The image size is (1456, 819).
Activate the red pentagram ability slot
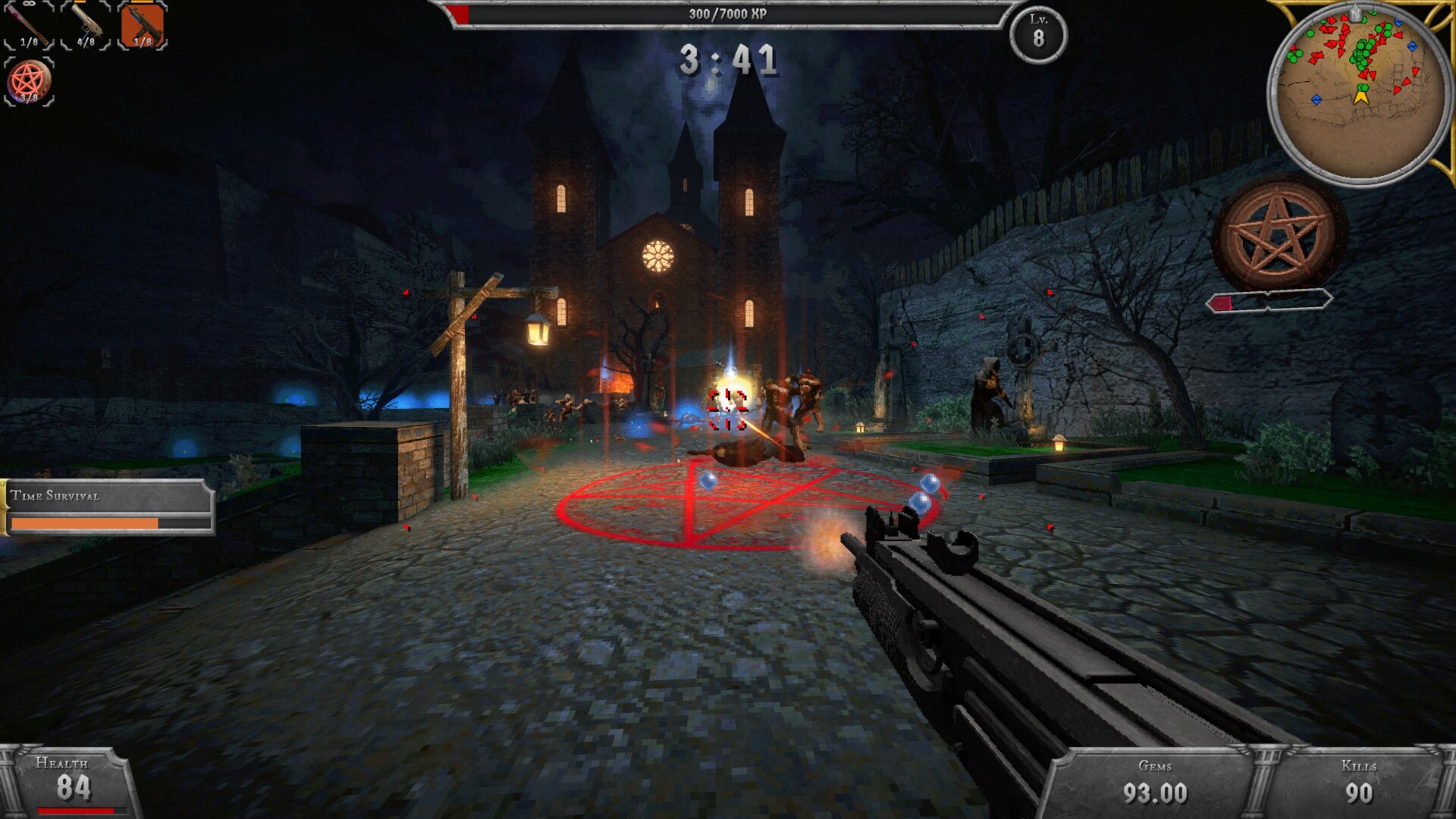pyautogui.click(x=29, y=81)
